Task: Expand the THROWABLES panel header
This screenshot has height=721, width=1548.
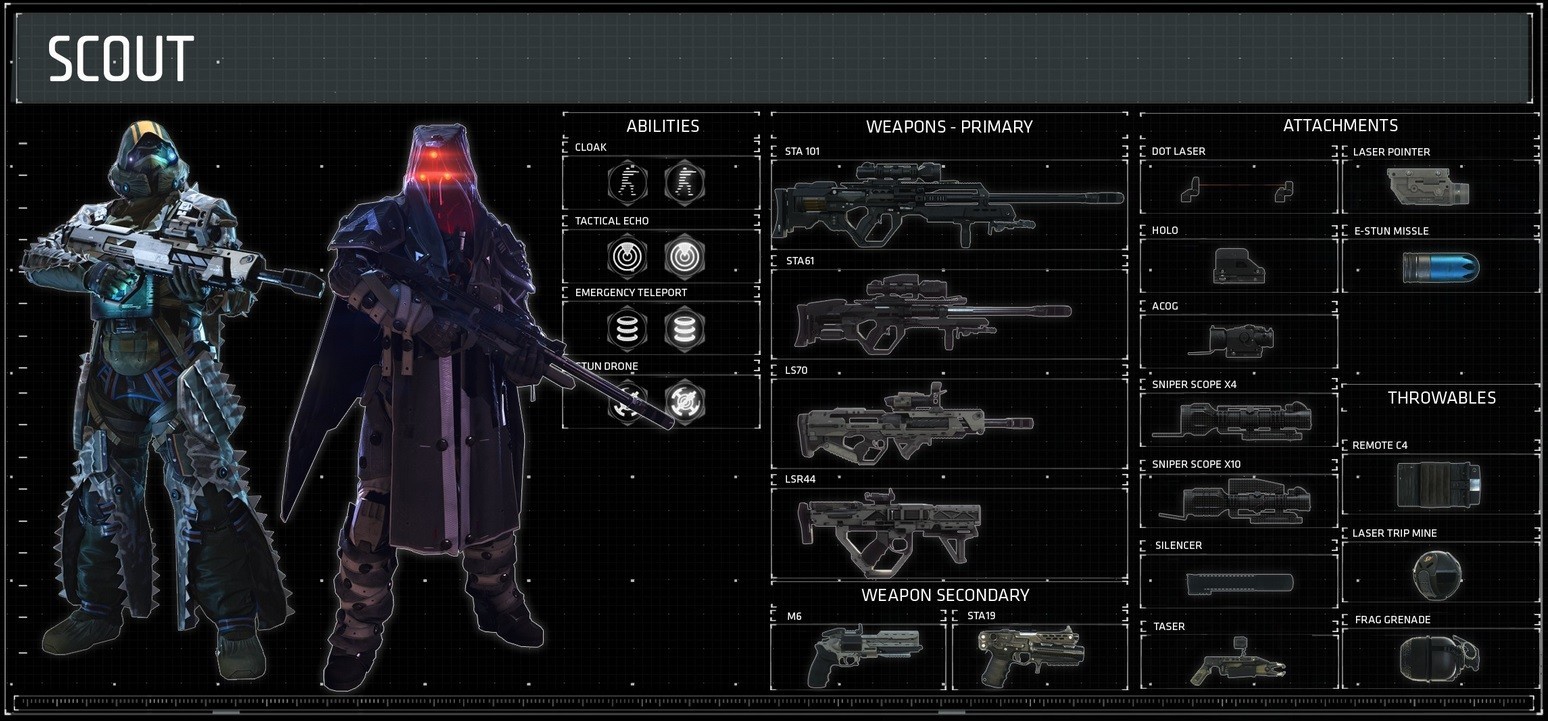Action: tap(1441, 397)
